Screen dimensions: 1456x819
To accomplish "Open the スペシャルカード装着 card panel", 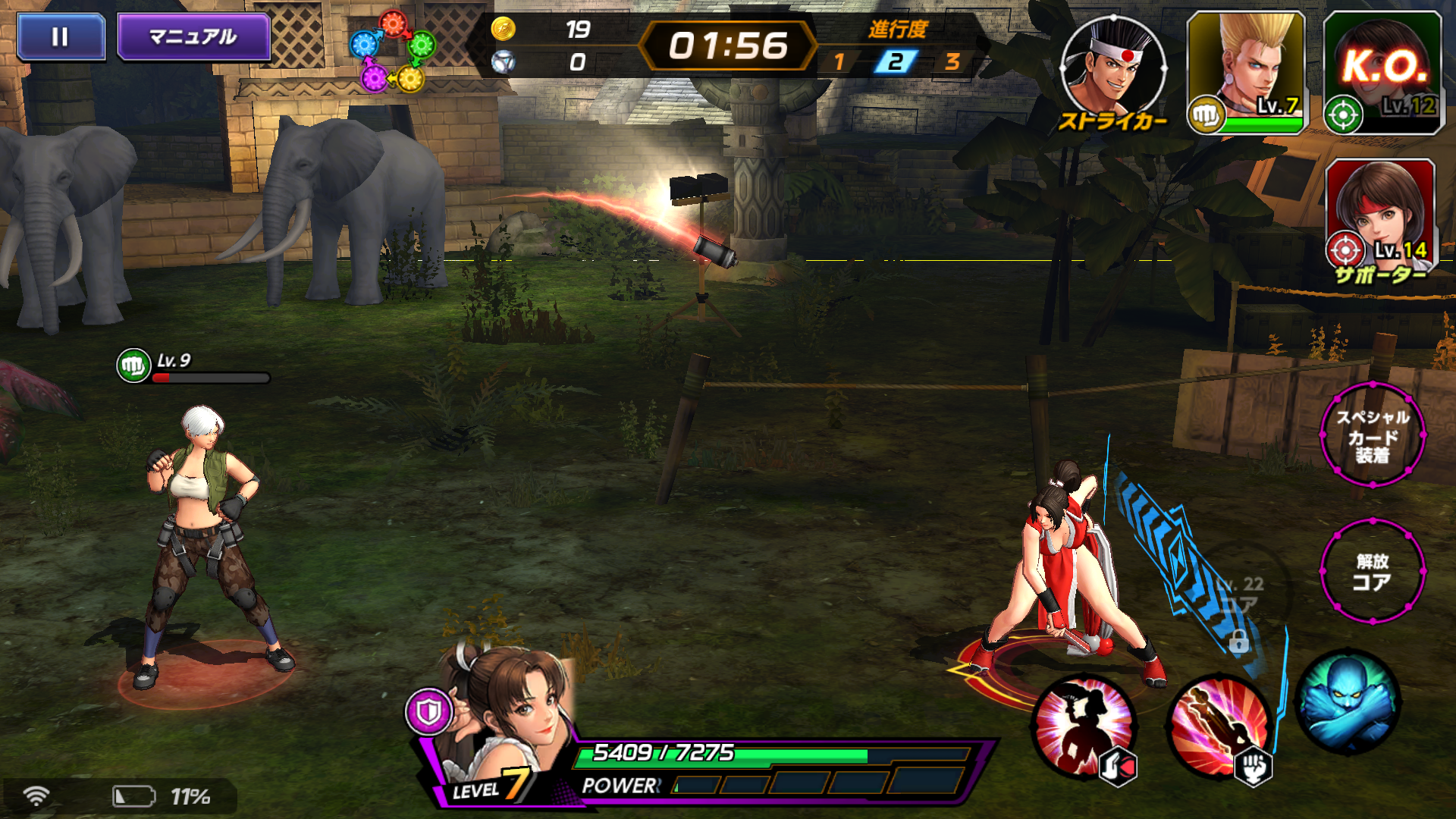I will coord(1374,436).
